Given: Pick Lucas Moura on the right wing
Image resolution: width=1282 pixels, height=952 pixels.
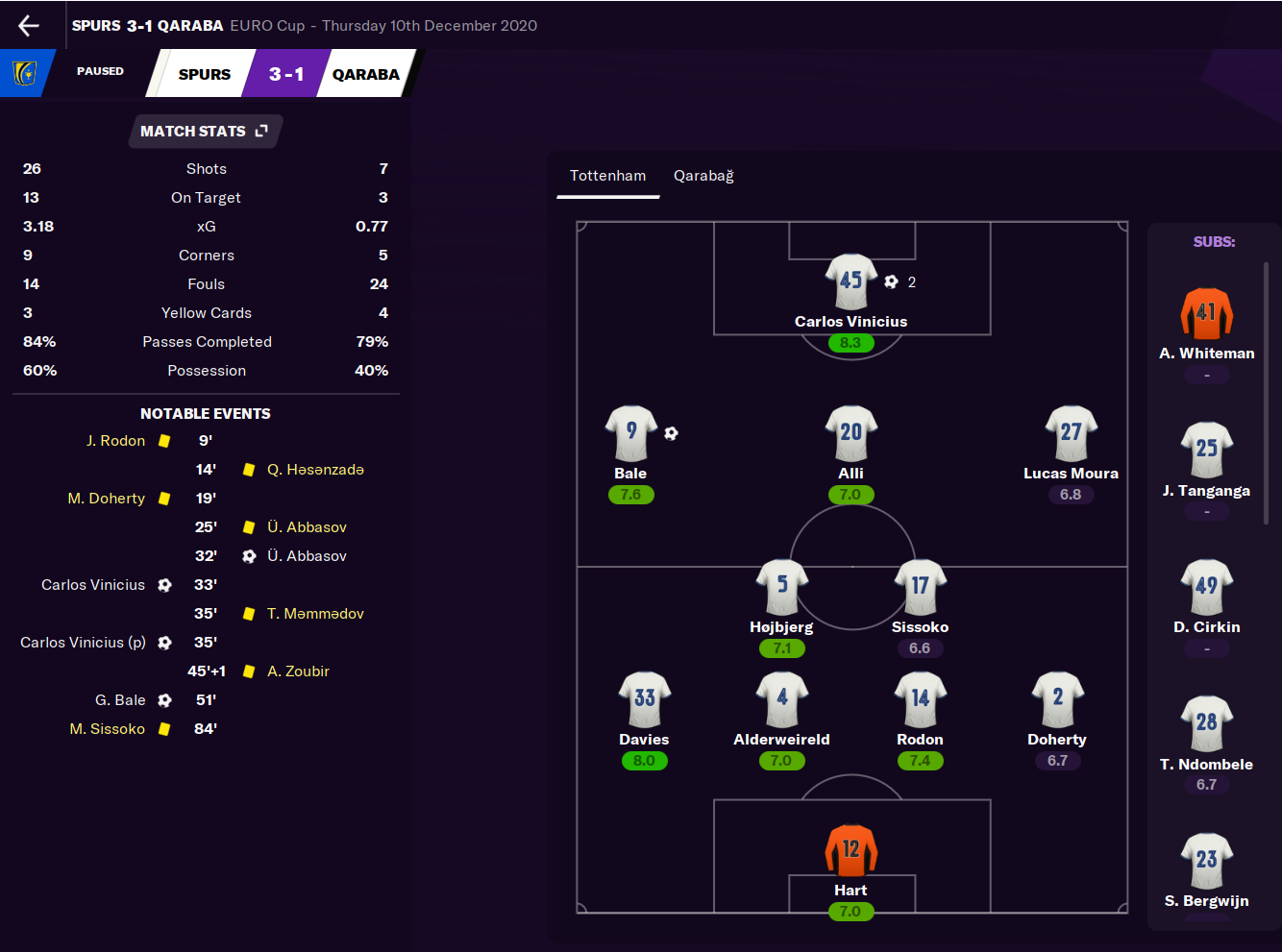Looking at the screenshot, I should (1071, 433).
